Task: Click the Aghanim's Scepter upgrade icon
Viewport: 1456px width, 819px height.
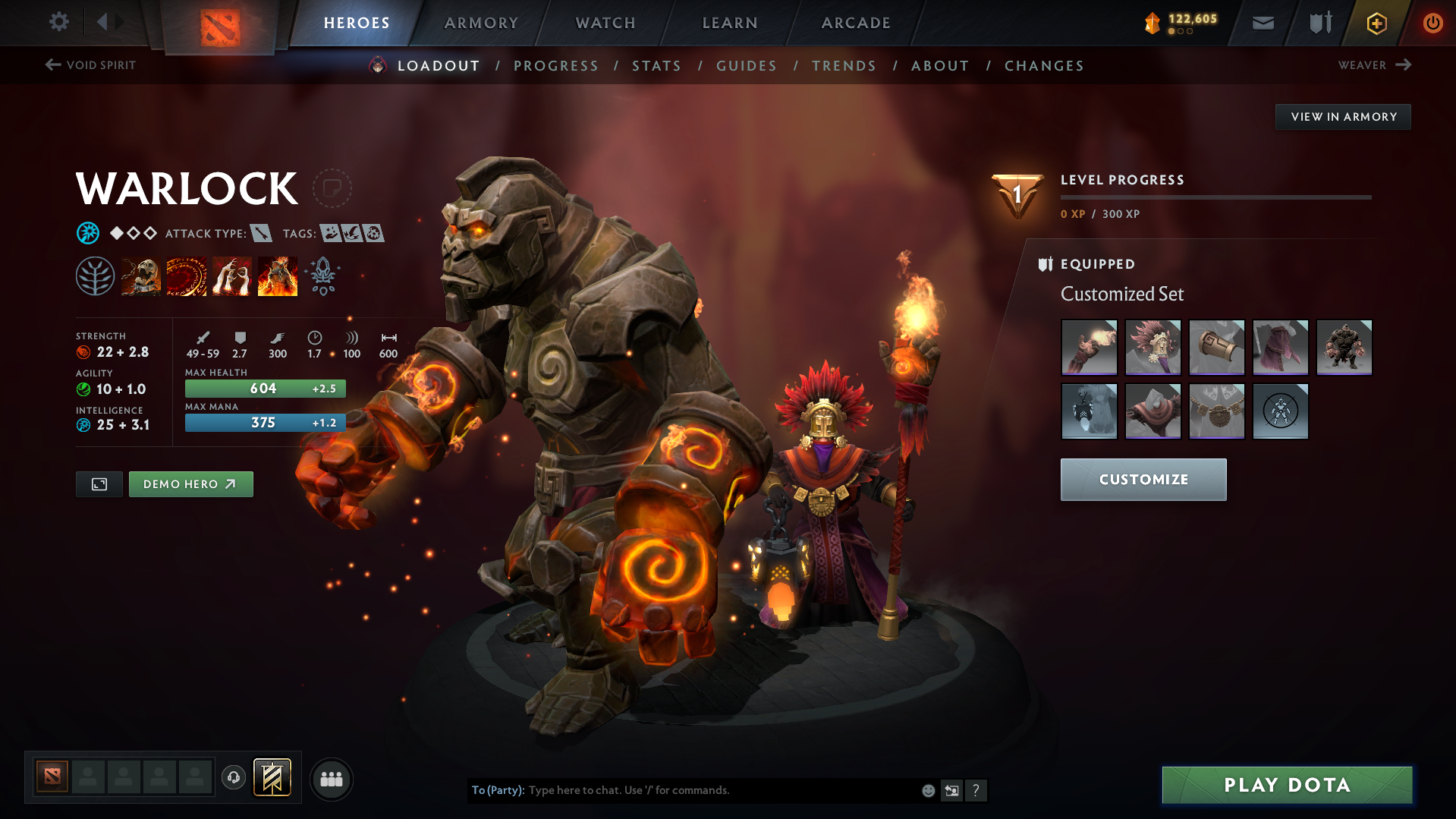Action: click(323, 276)
